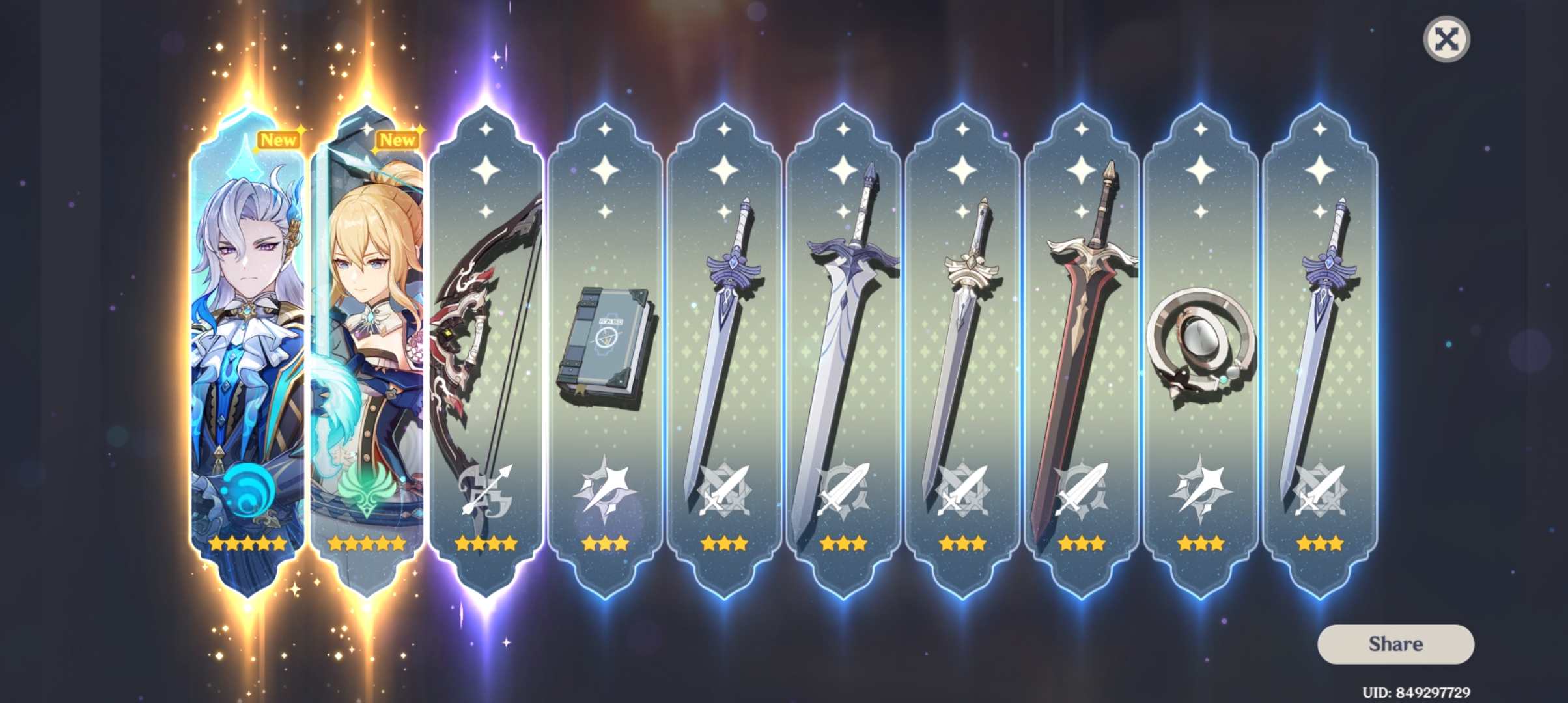Tap the New badge on Neuvillette's card
This screenshot has width=1568, height=703.
click(x=279, y=139)
